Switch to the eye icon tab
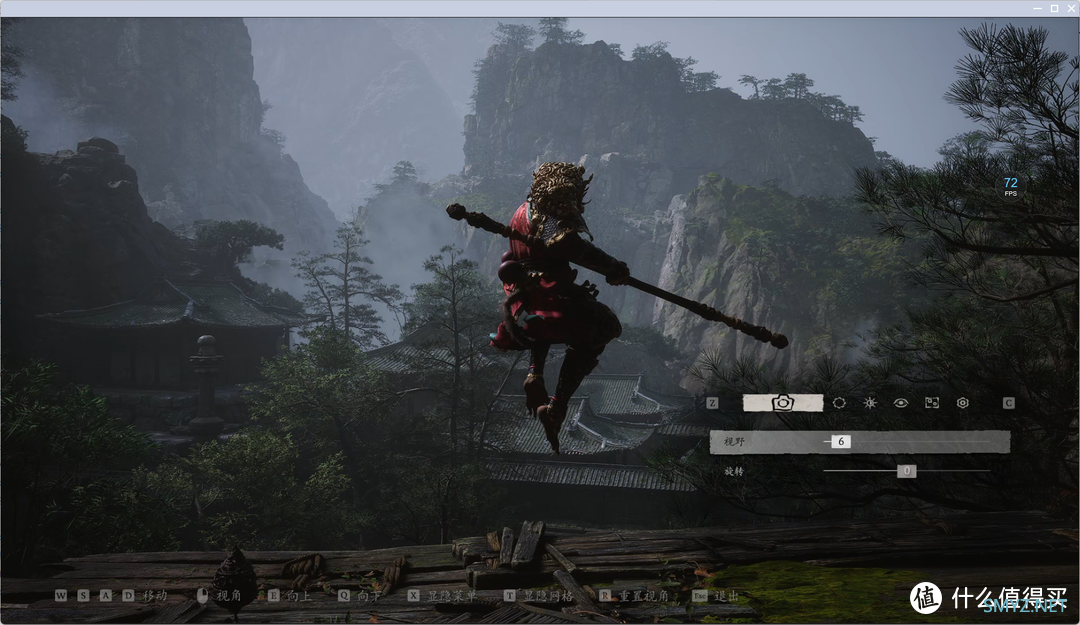 901,402
